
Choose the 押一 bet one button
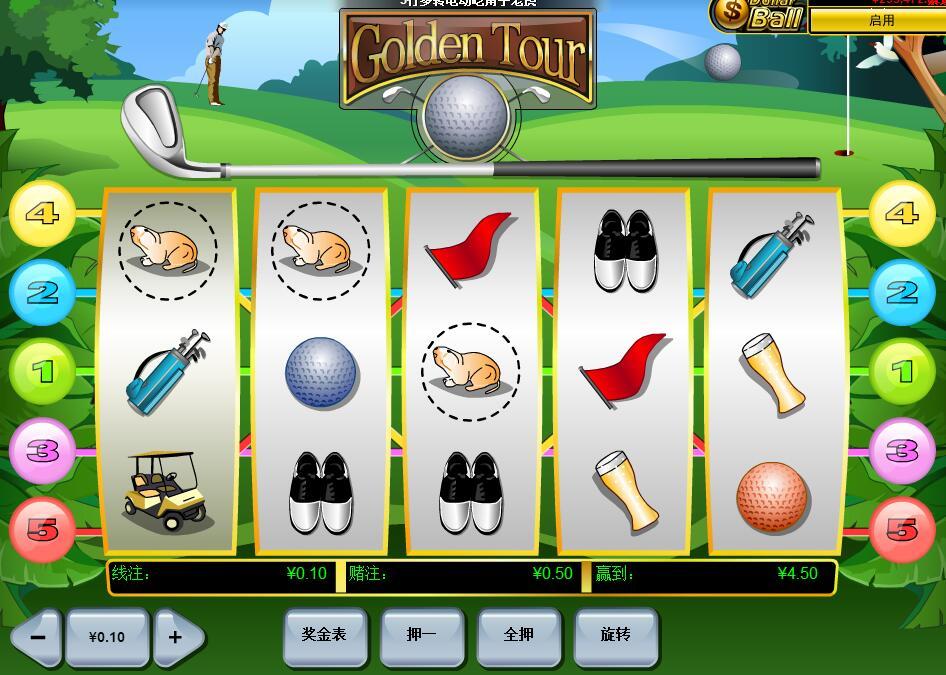[x=421, y=635]
